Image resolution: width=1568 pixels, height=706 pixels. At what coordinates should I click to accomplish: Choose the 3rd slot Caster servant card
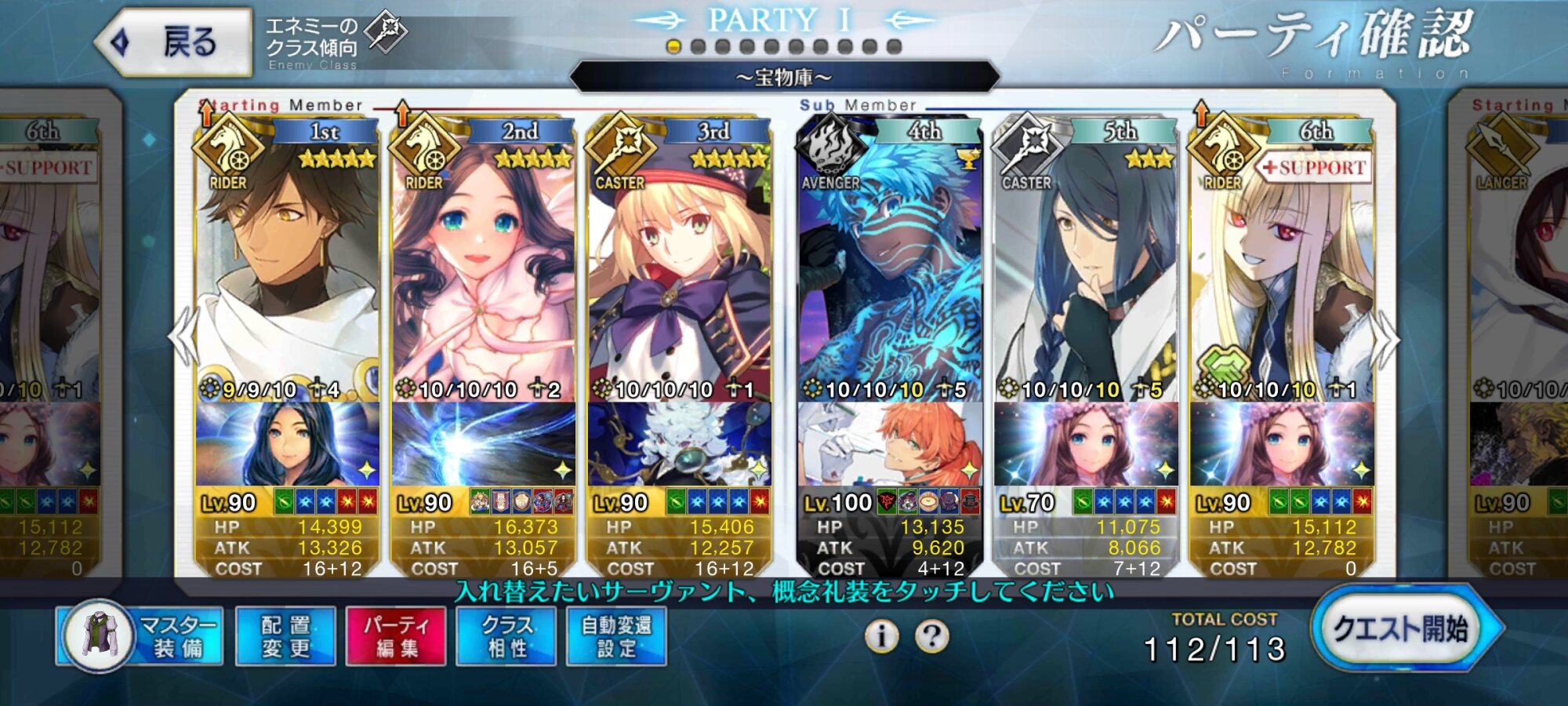pyautogui.click(x=679, y=267)
